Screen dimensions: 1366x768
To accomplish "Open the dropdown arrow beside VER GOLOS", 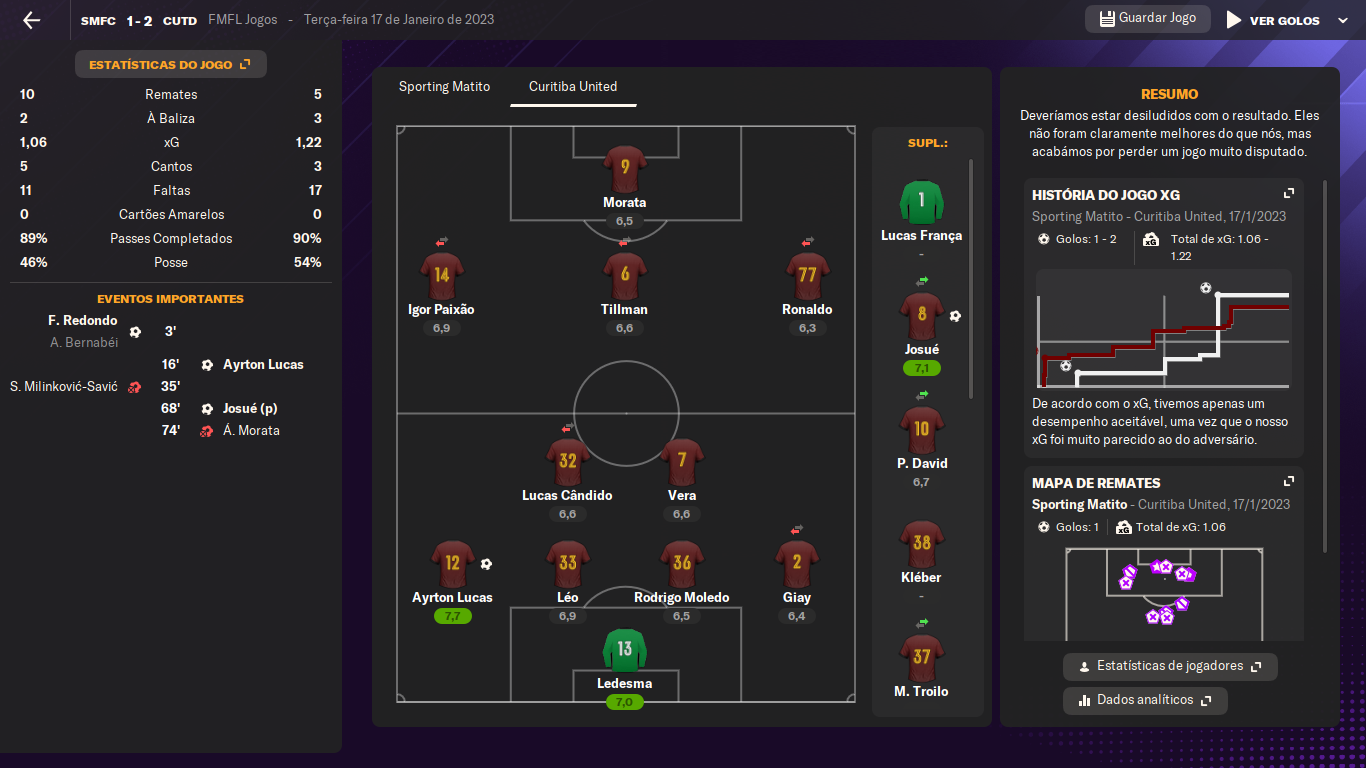I will coord(1343,20).
